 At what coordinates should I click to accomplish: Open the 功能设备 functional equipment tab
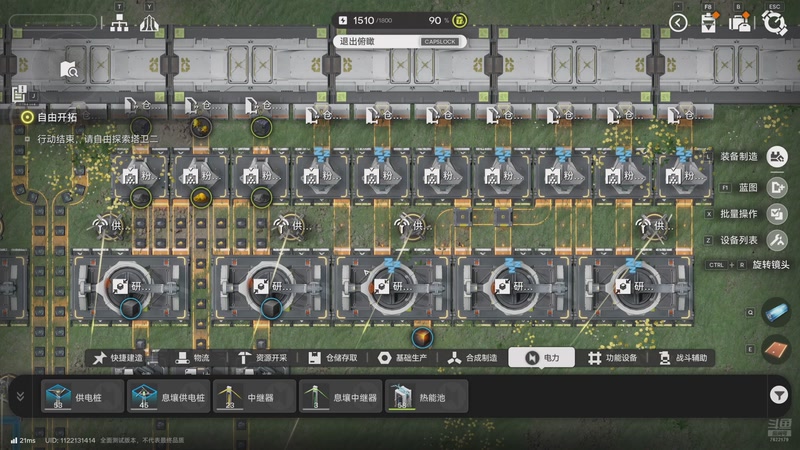pyautogui.click(x=614, y=358)
